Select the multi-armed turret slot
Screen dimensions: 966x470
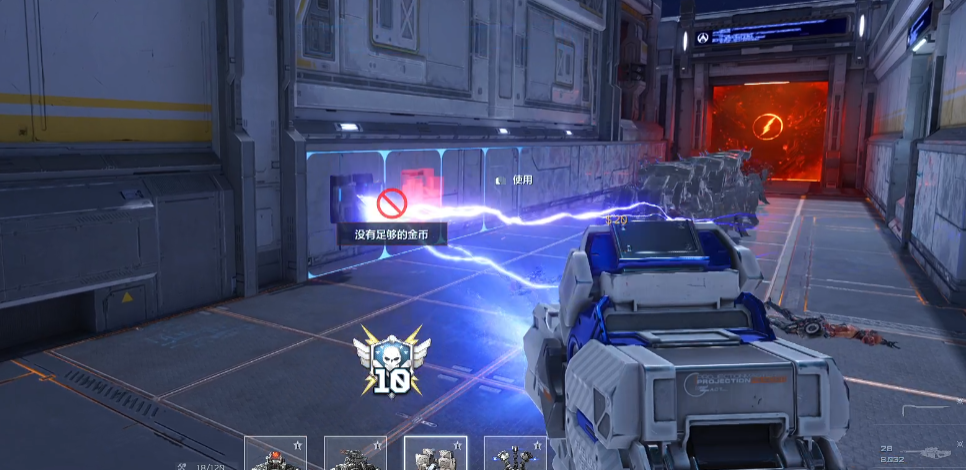coord(515,455)
